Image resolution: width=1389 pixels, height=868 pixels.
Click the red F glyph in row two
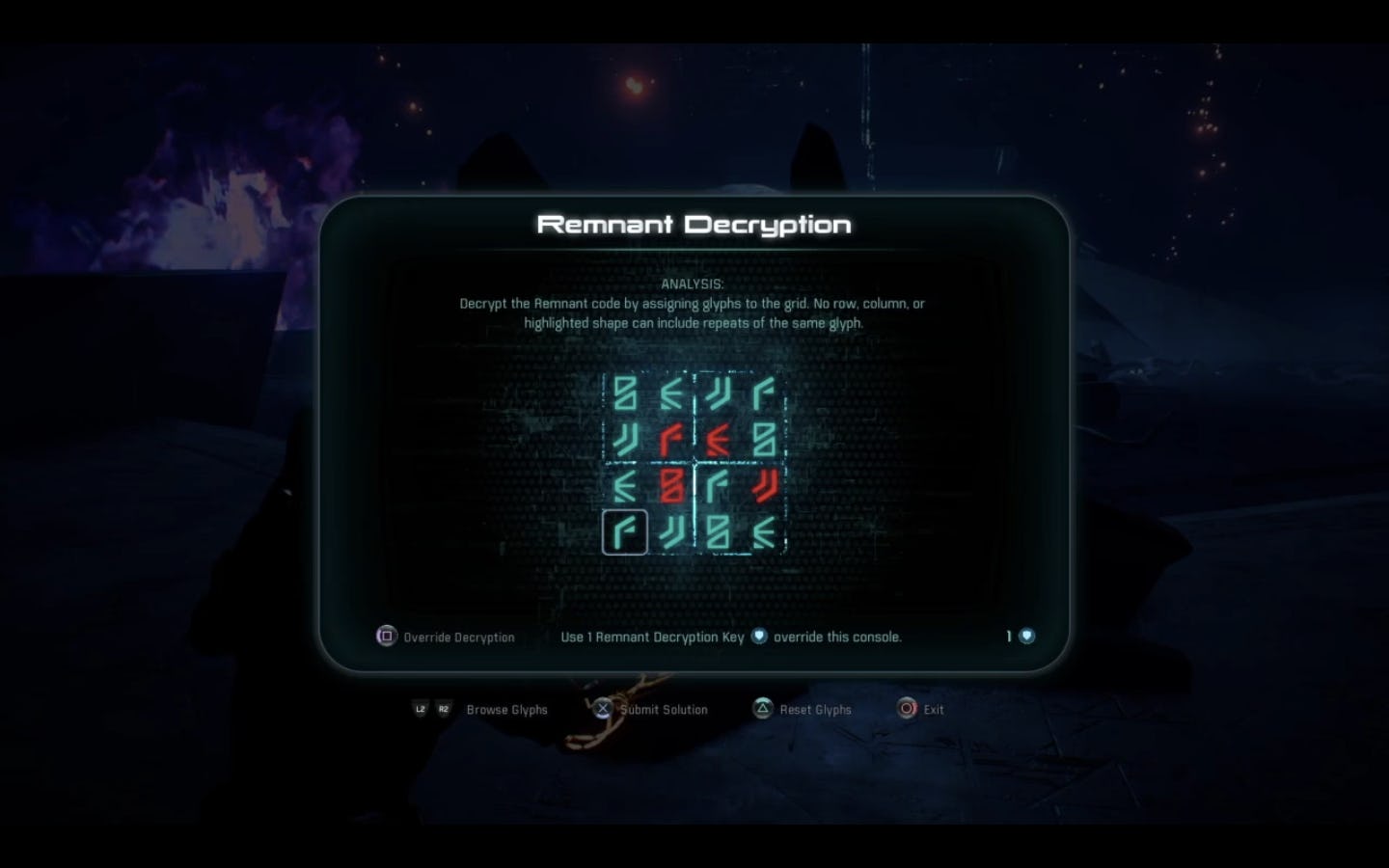[669, 439]
